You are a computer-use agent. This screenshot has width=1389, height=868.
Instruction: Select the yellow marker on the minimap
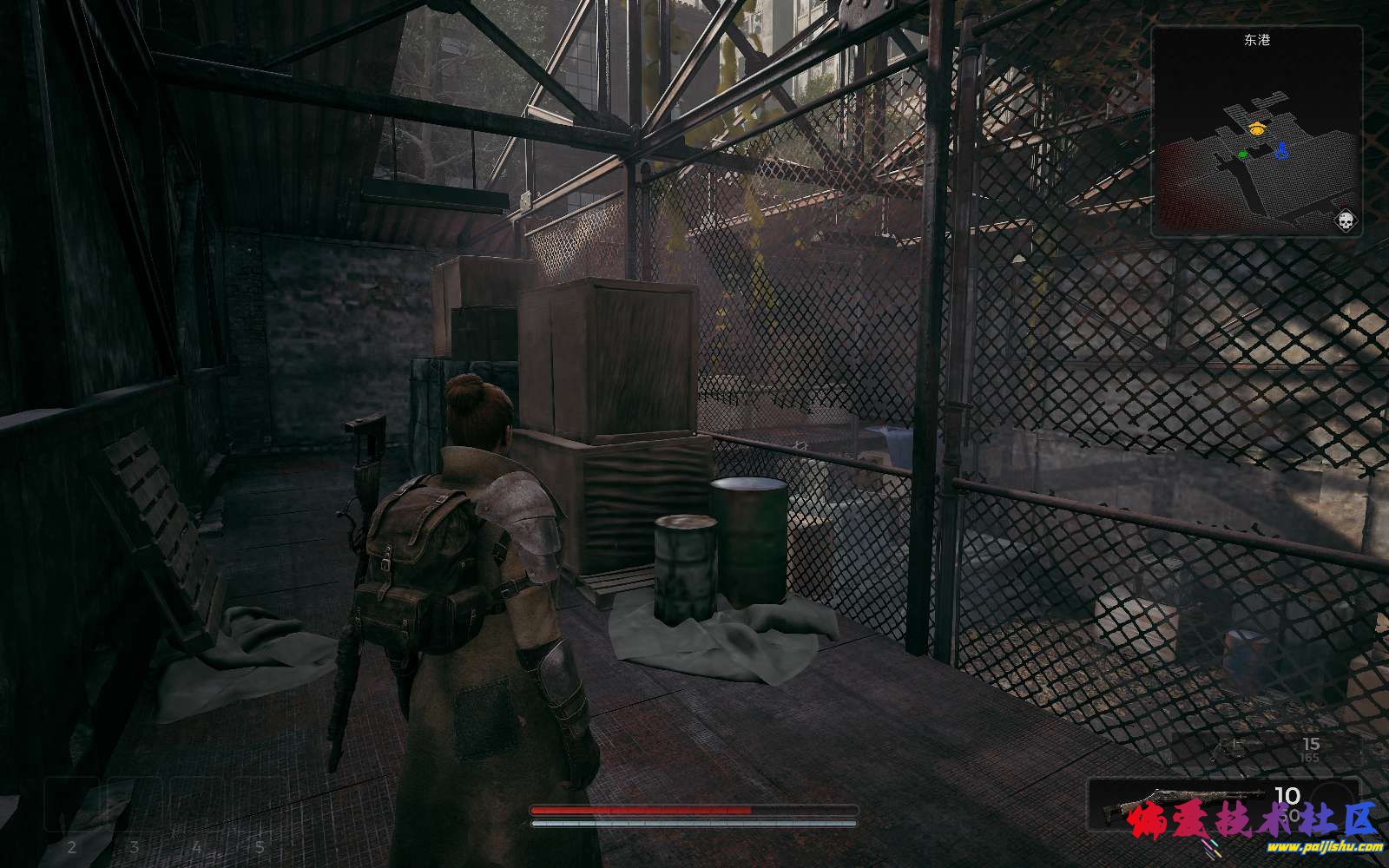tap(1256, 128)
